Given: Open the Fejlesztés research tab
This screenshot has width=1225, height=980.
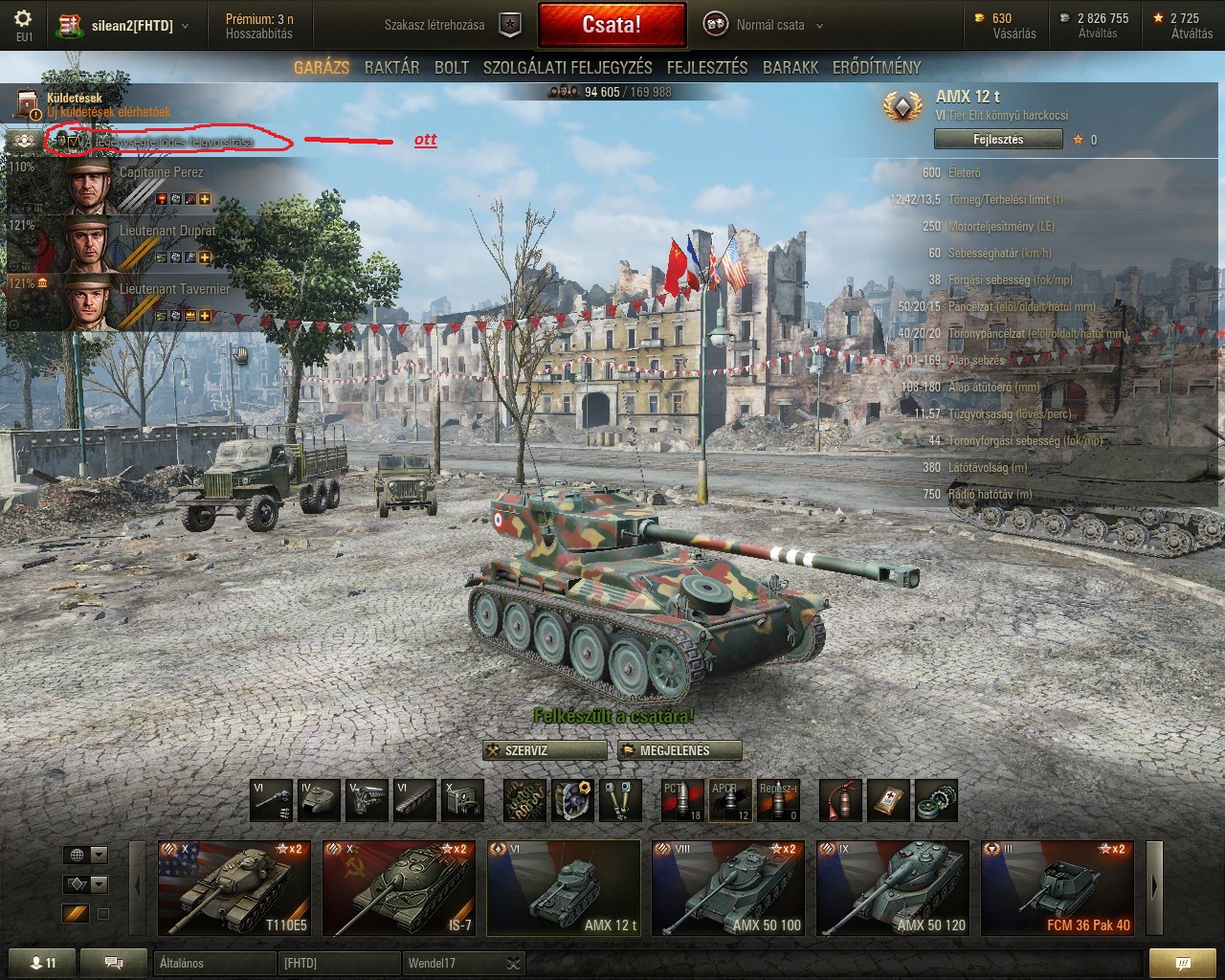Looking at the screenshot, I should (707, 67).
